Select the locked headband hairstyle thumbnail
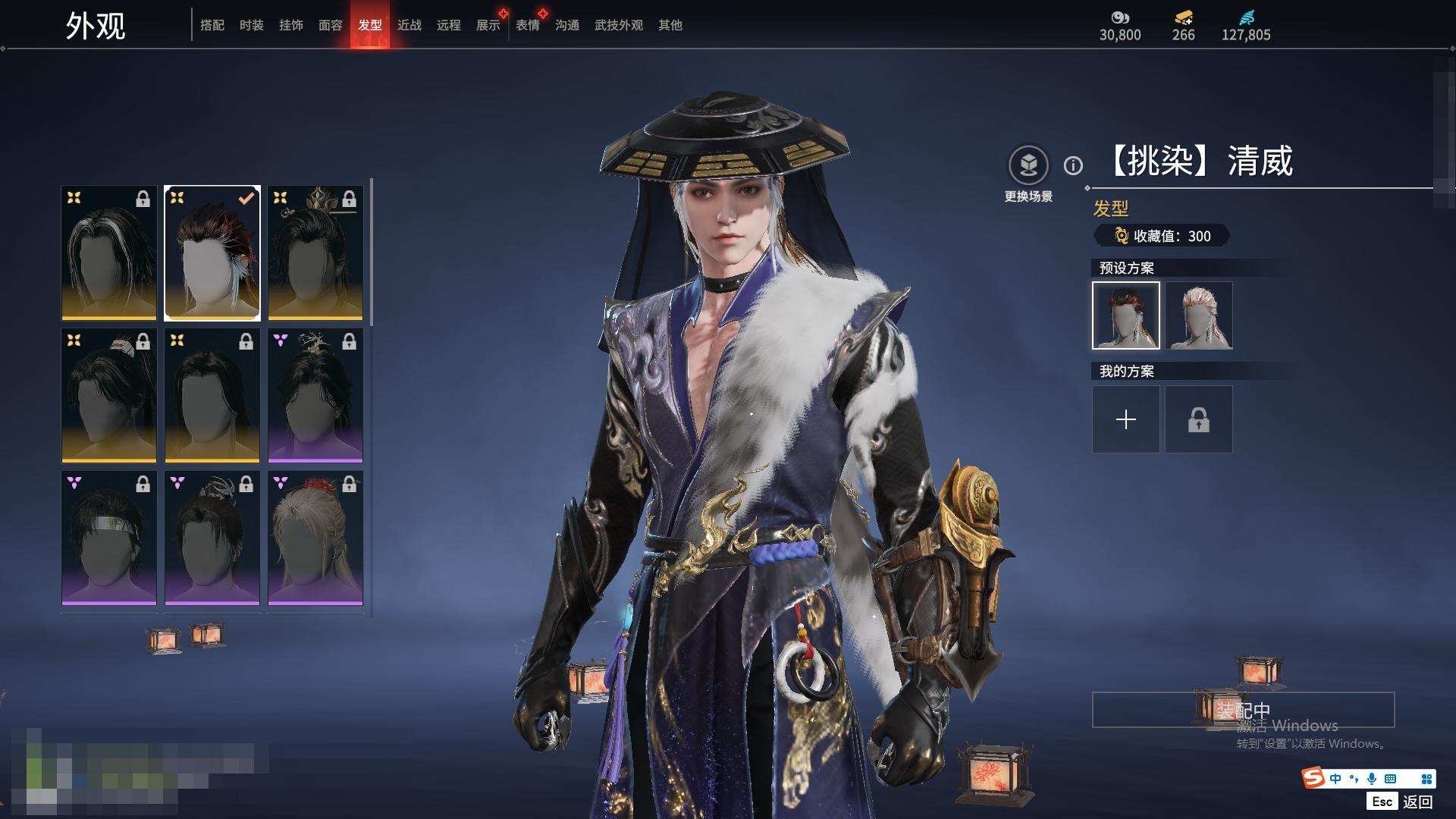This screenshot has height=819, width=1456. click(109, 538)
